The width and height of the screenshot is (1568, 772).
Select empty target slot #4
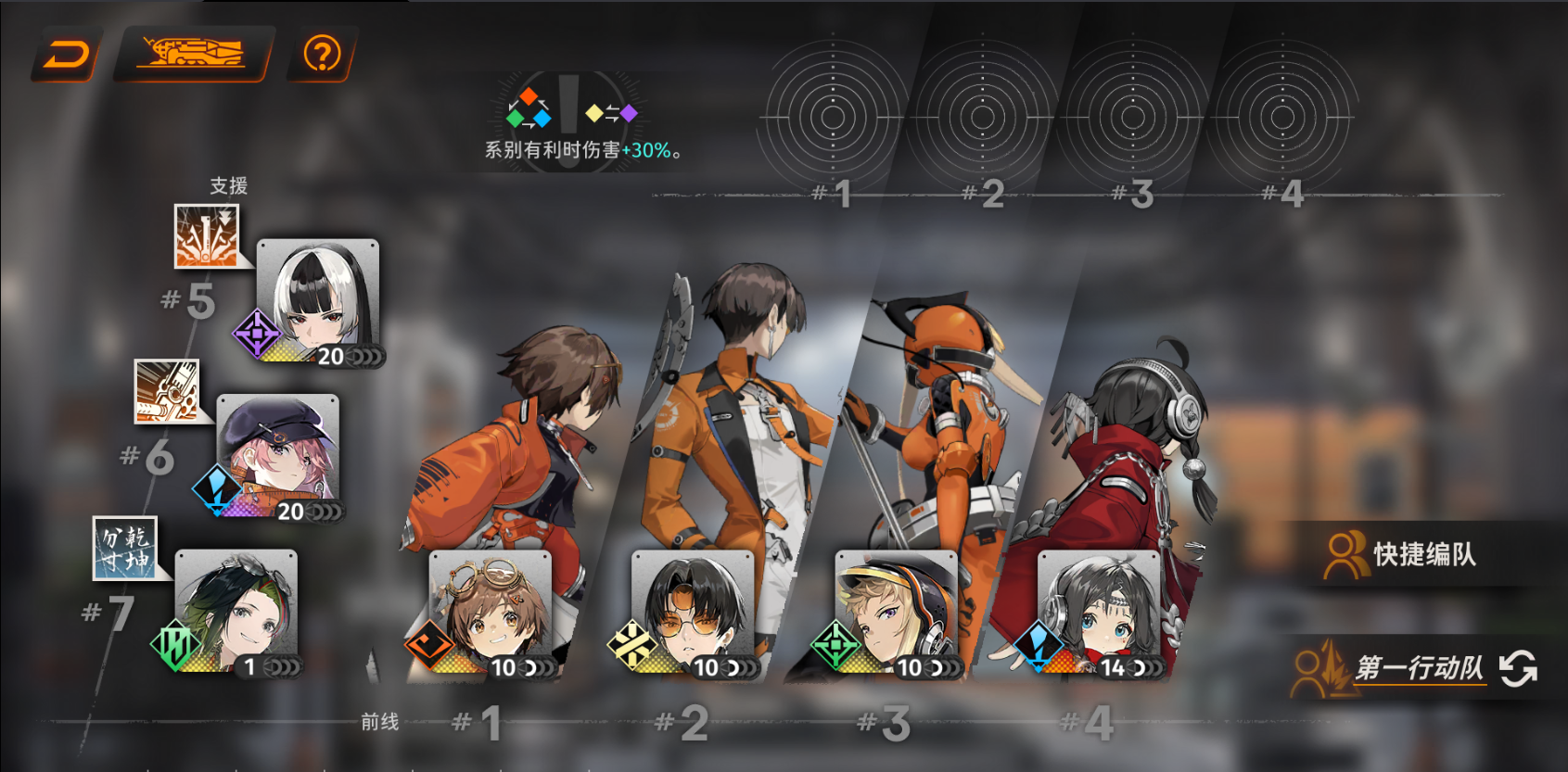pyautogui.click(x=1282, y=118)
